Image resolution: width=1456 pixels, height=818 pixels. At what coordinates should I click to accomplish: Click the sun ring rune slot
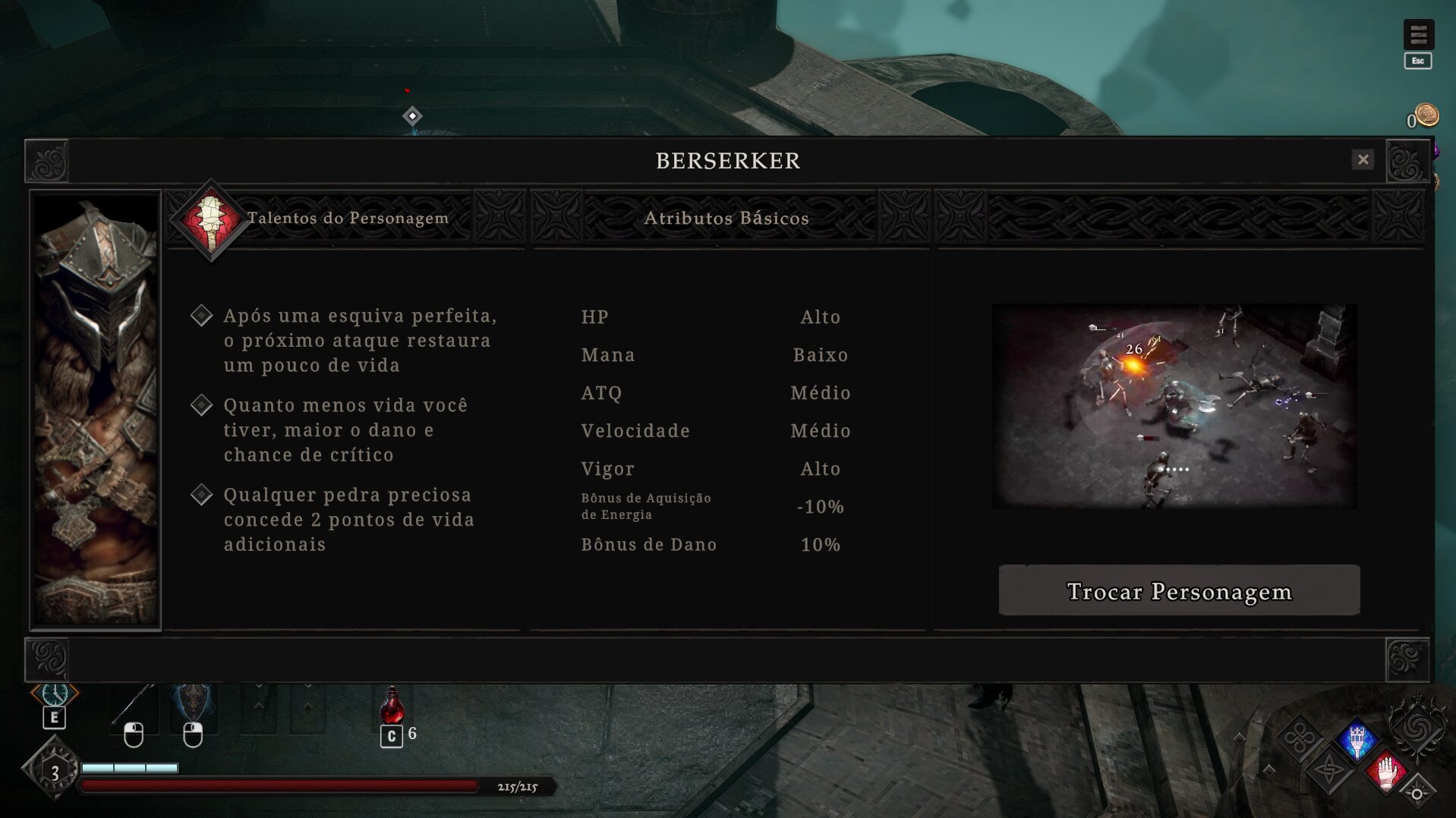[1417, 794]
